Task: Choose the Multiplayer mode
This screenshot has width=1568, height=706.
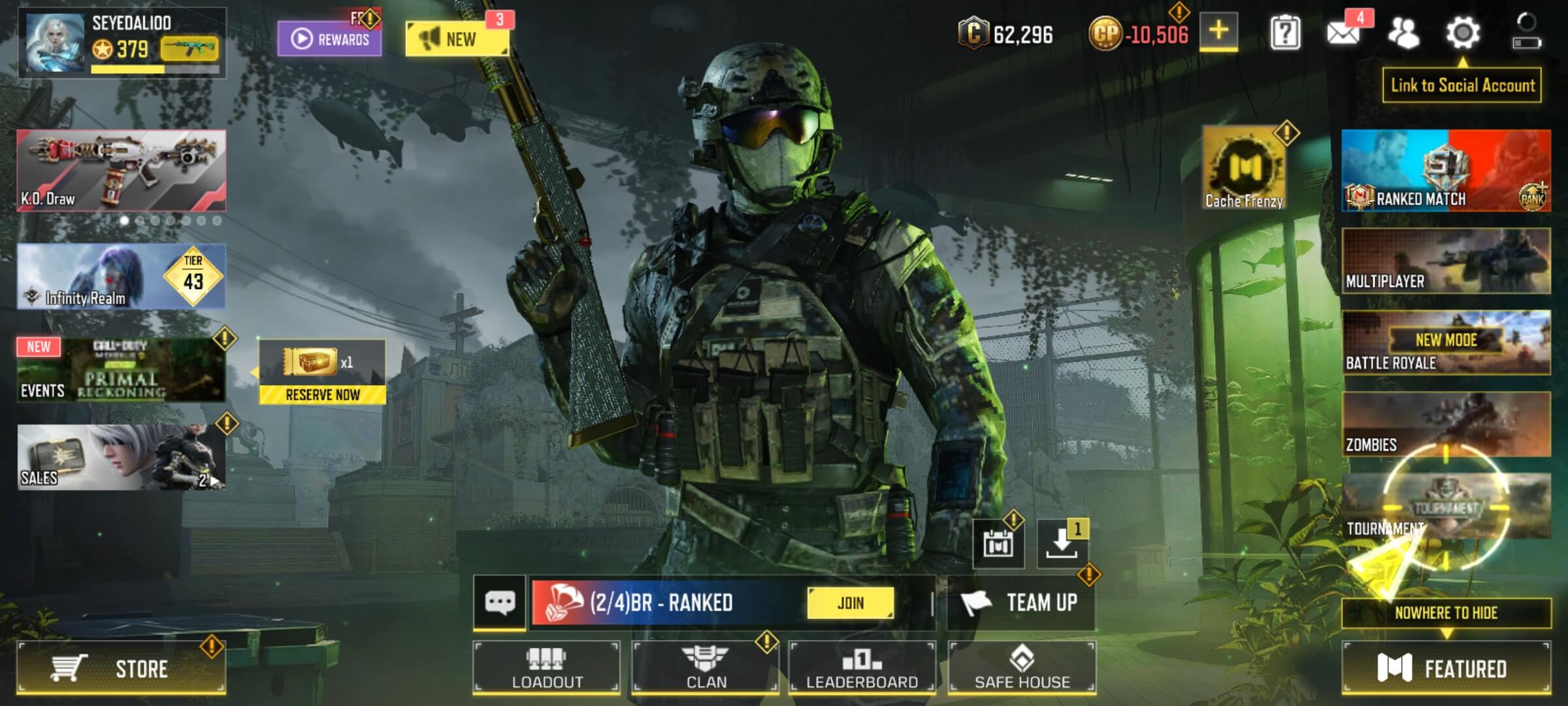Action: tap(1446, 261)
